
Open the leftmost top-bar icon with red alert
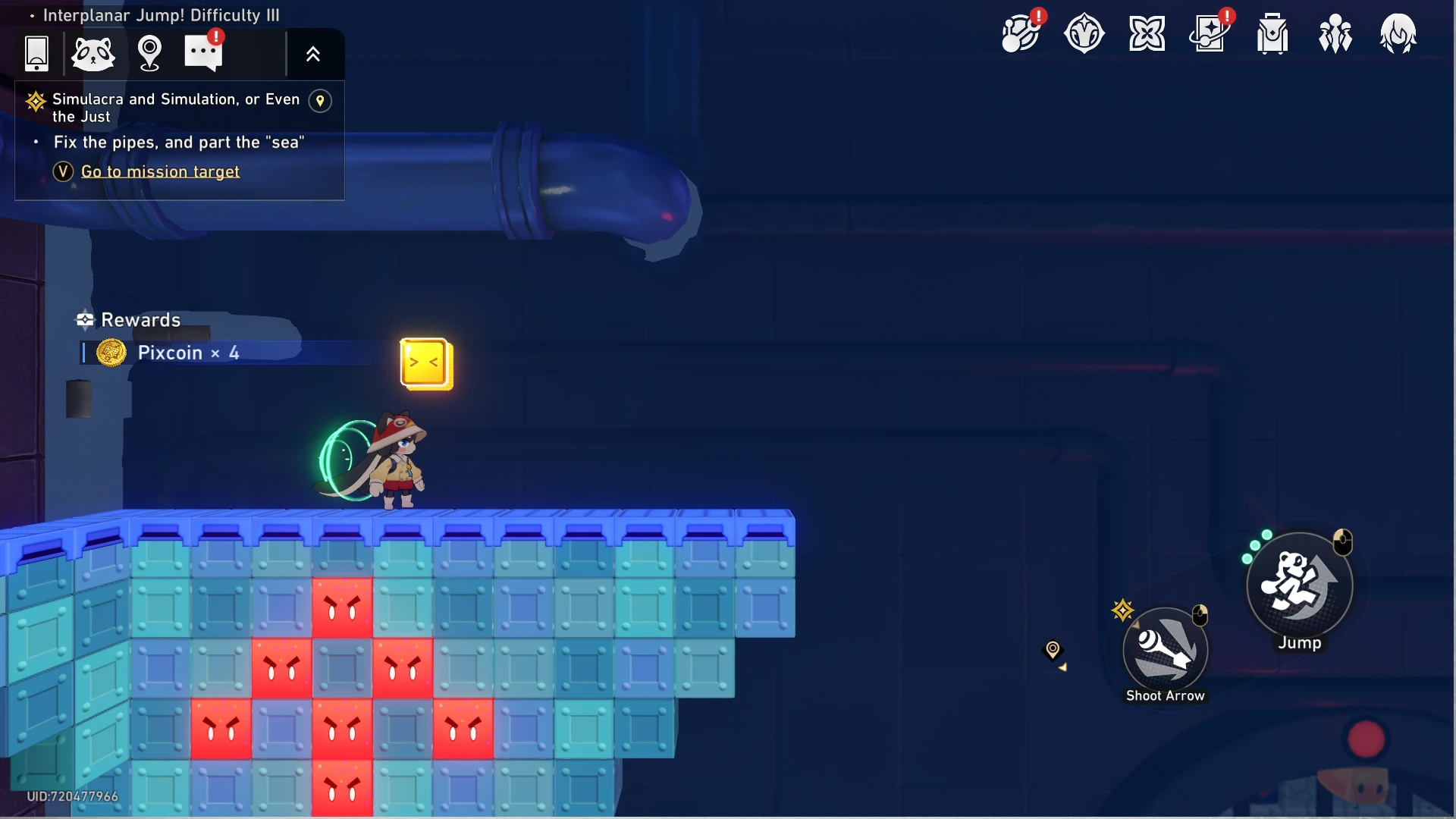click(1021, 34)
